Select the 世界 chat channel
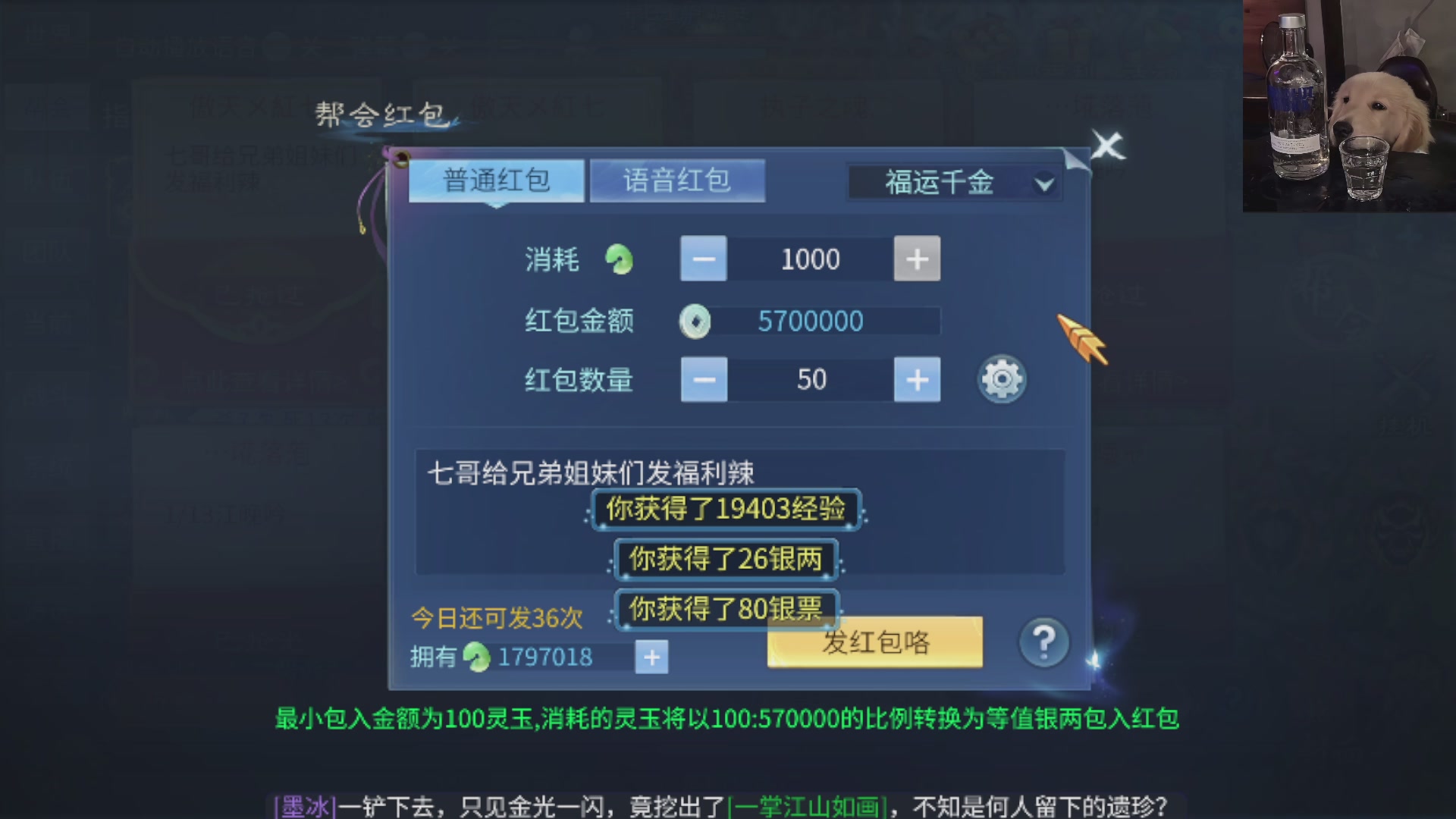 [x=47, y=36]
